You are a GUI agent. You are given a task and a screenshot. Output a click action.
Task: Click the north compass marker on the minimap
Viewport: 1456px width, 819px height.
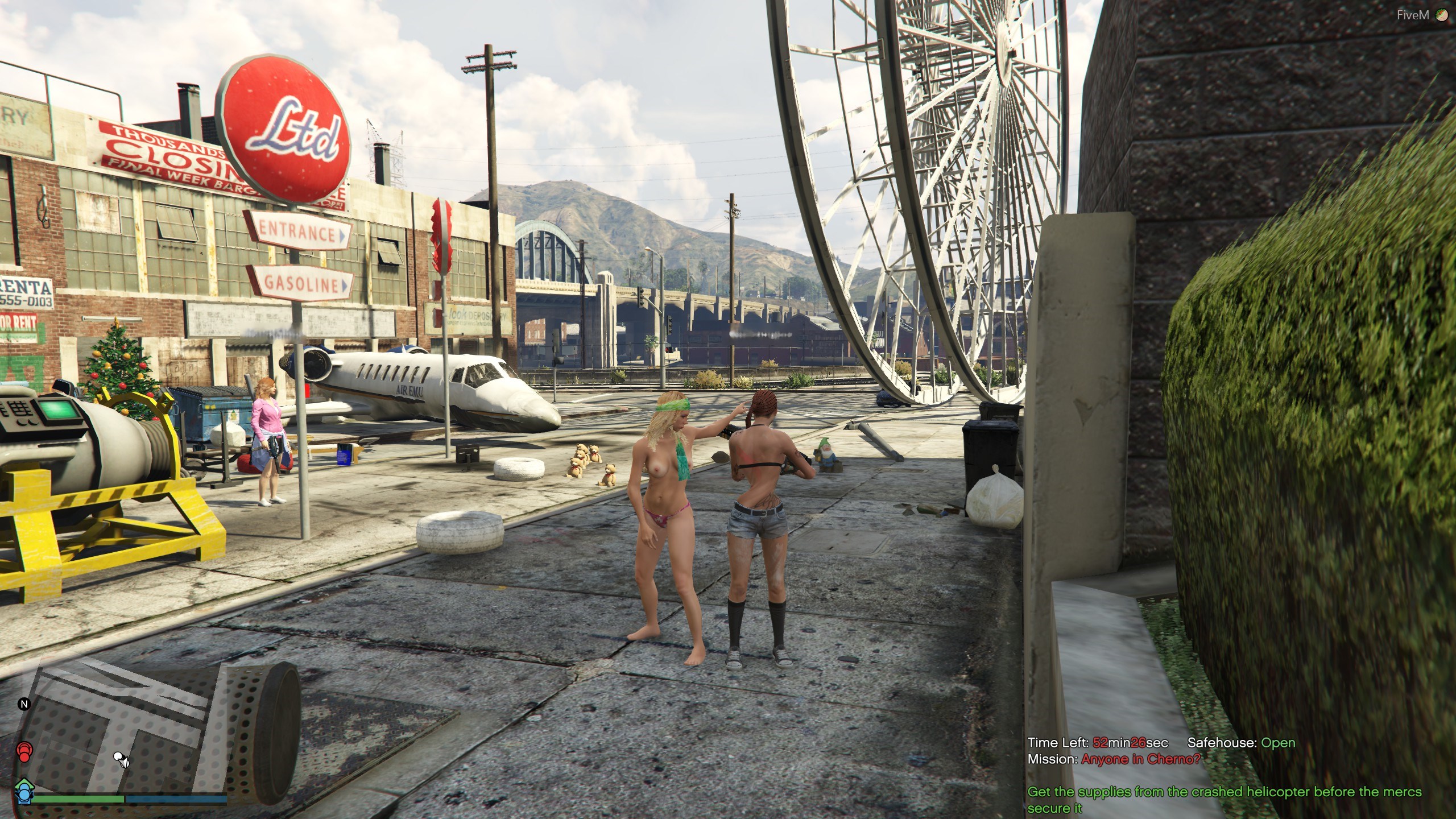pyautogui.click(x=24, y=704)
